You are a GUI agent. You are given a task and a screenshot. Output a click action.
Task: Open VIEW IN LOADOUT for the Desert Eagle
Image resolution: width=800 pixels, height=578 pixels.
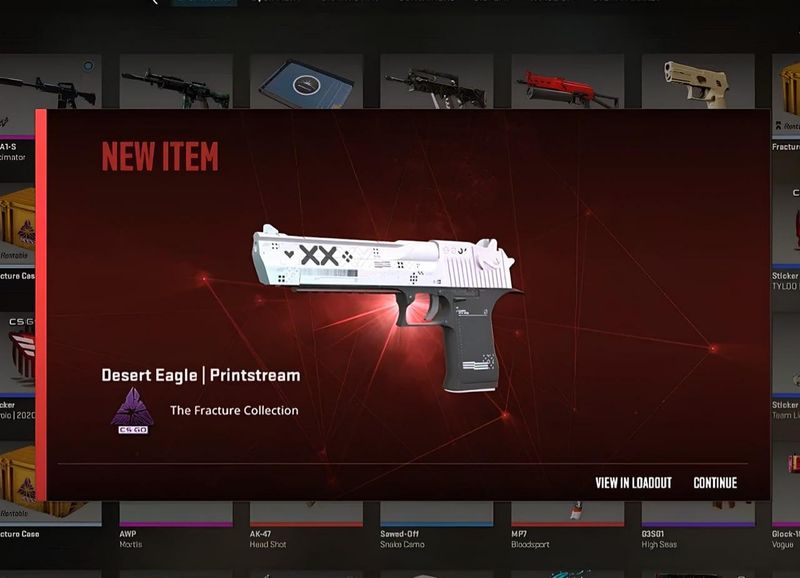633,483
